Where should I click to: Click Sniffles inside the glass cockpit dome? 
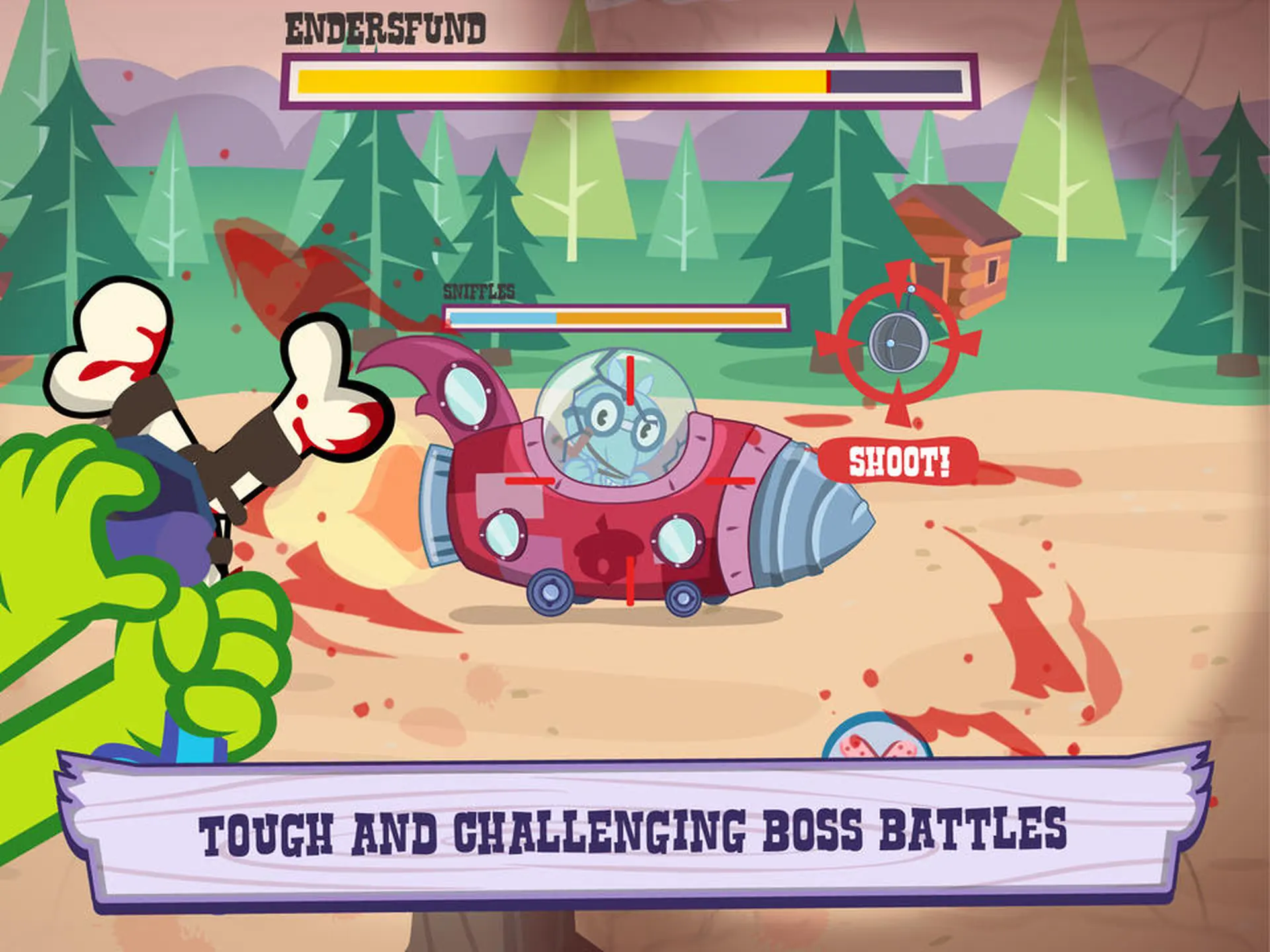(x=618, y=423)
